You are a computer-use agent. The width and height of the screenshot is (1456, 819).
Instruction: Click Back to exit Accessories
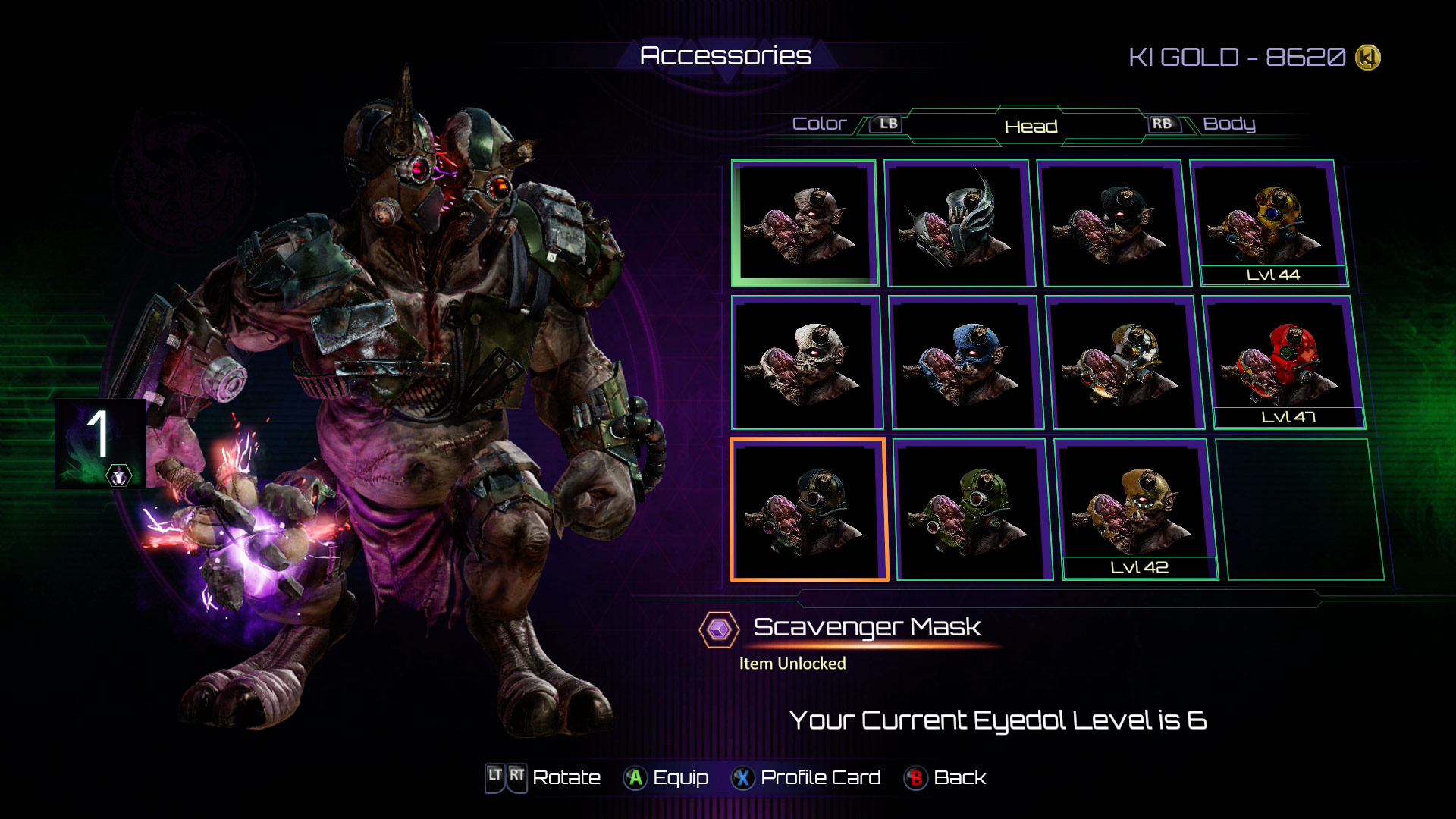(x=915, y=777)
